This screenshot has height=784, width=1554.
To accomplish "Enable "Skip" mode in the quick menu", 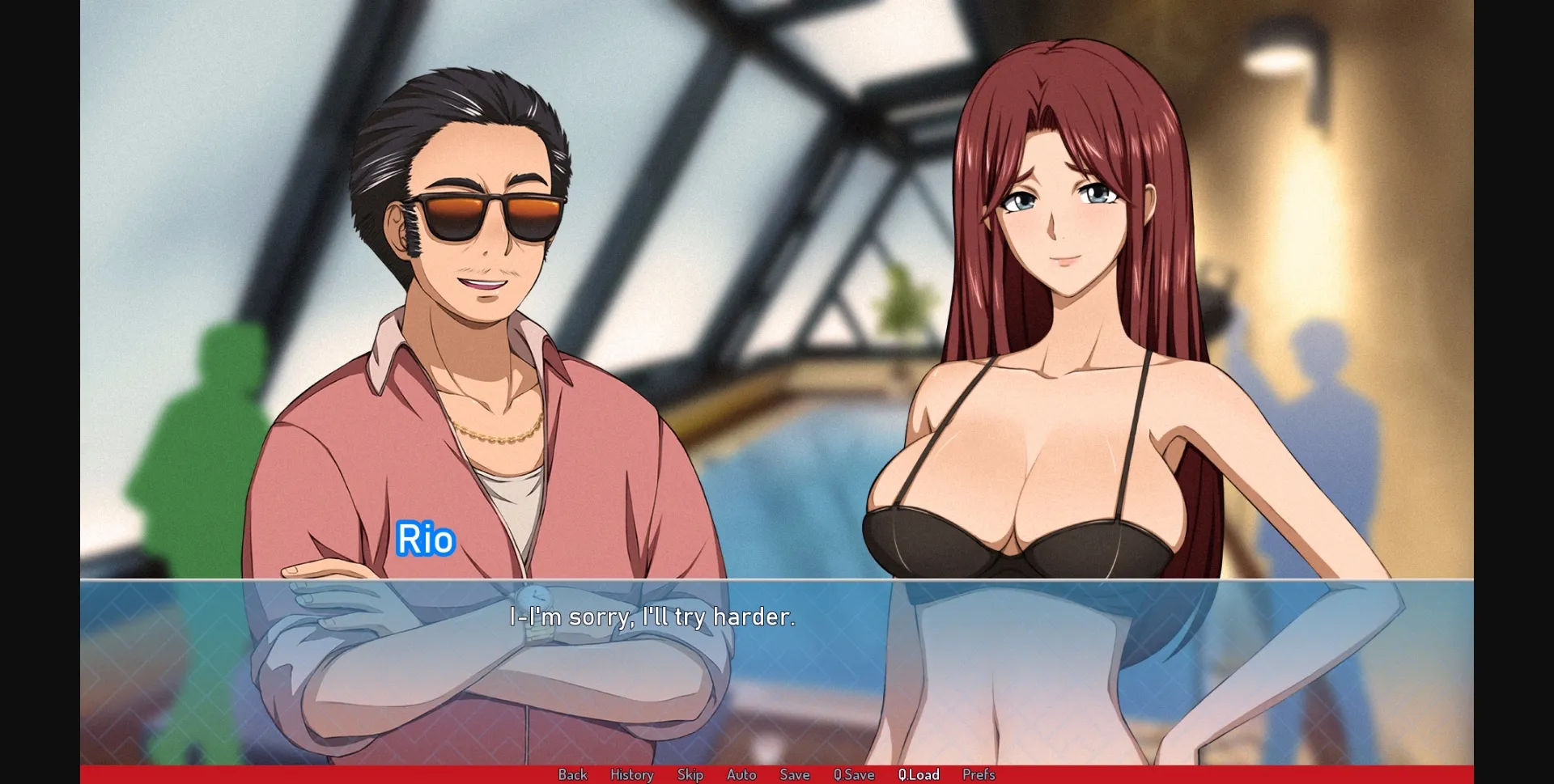I will 690,774.
